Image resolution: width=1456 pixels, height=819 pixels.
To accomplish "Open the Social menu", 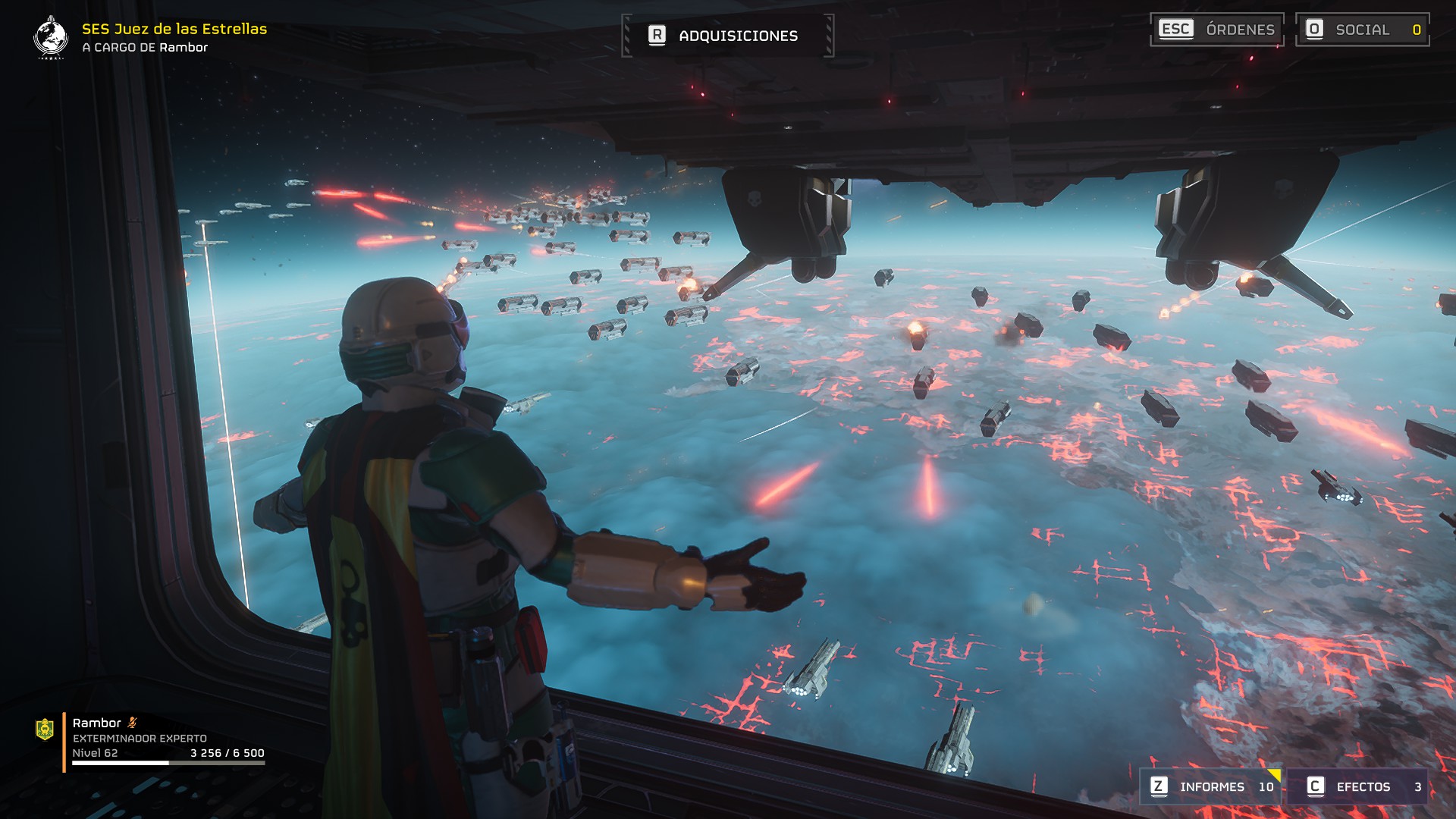I will pos(1362,30).
